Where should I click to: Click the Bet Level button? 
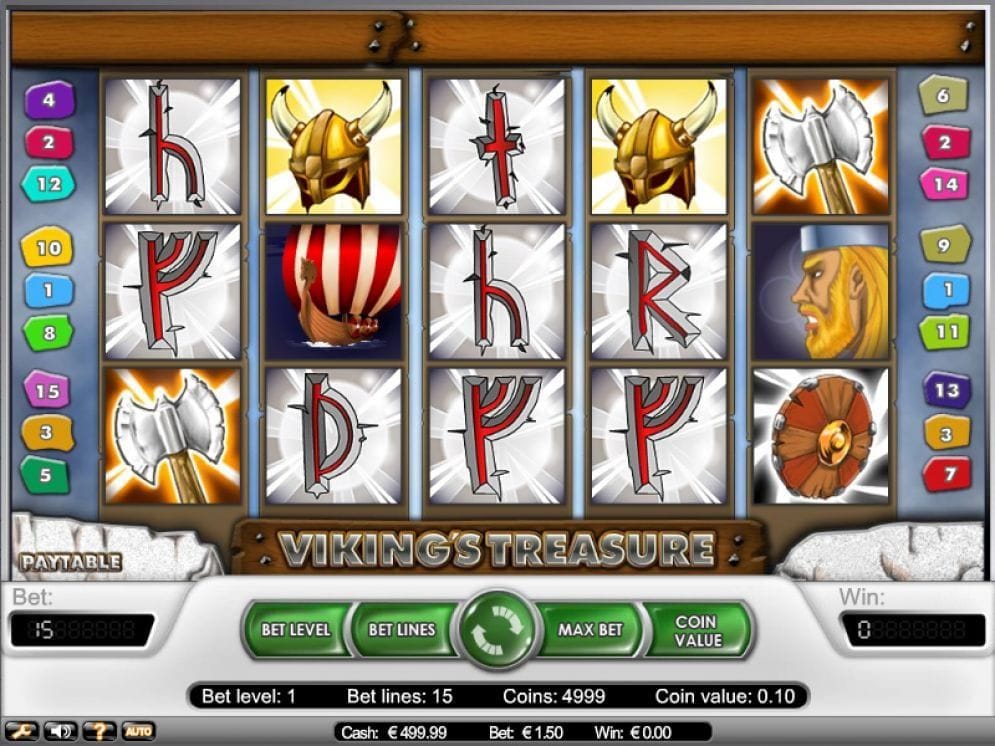(x=296, y=630)
